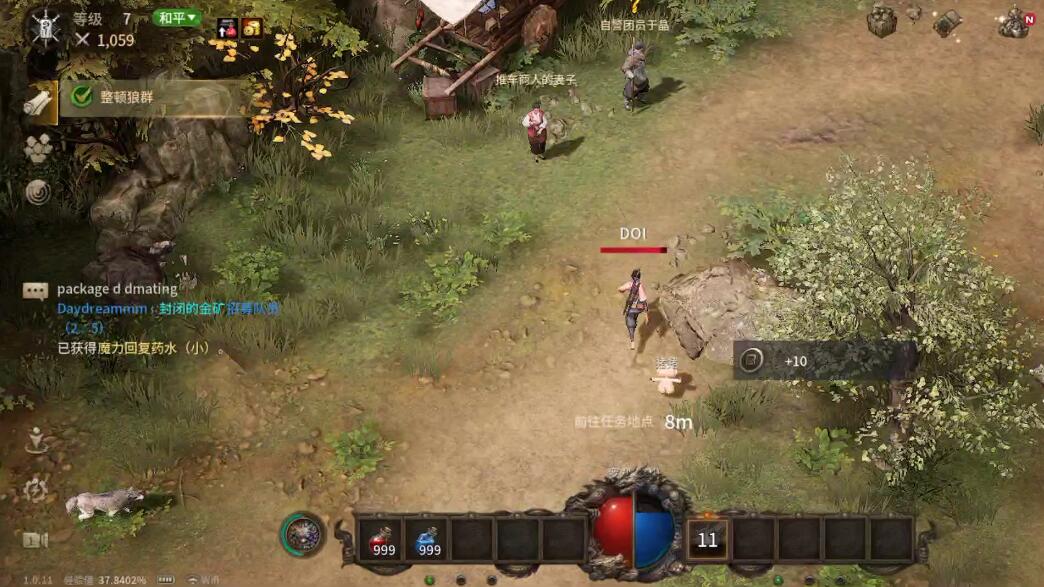
Task: Click the spiral target scan icon
Action: [38, 192]
